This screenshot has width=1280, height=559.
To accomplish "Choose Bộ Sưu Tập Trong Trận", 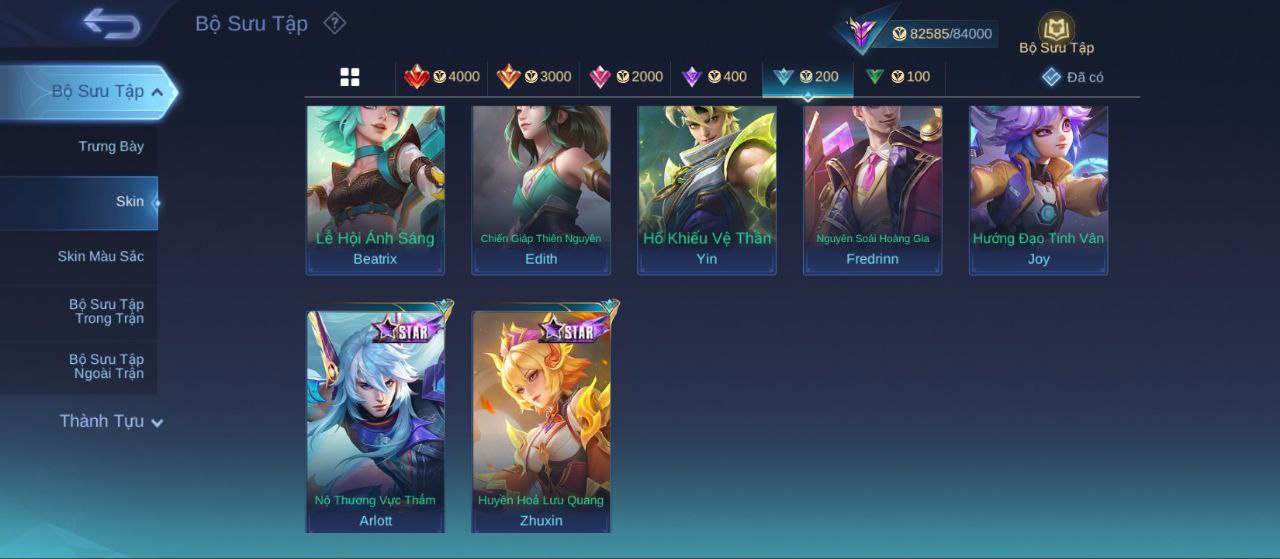I will pyautogui.click(x=106, y=312).
